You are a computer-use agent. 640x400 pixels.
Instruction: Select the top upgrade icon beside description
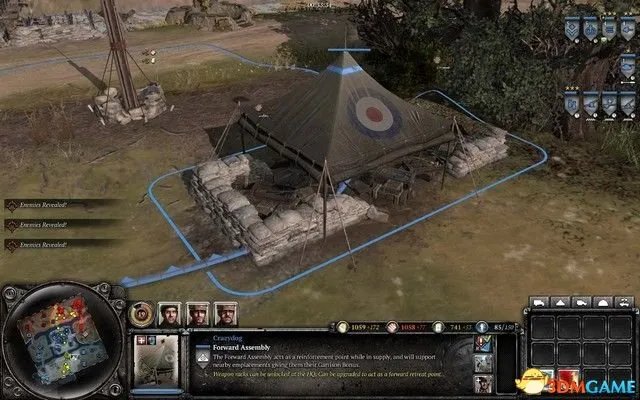click(x=483, y=343)
